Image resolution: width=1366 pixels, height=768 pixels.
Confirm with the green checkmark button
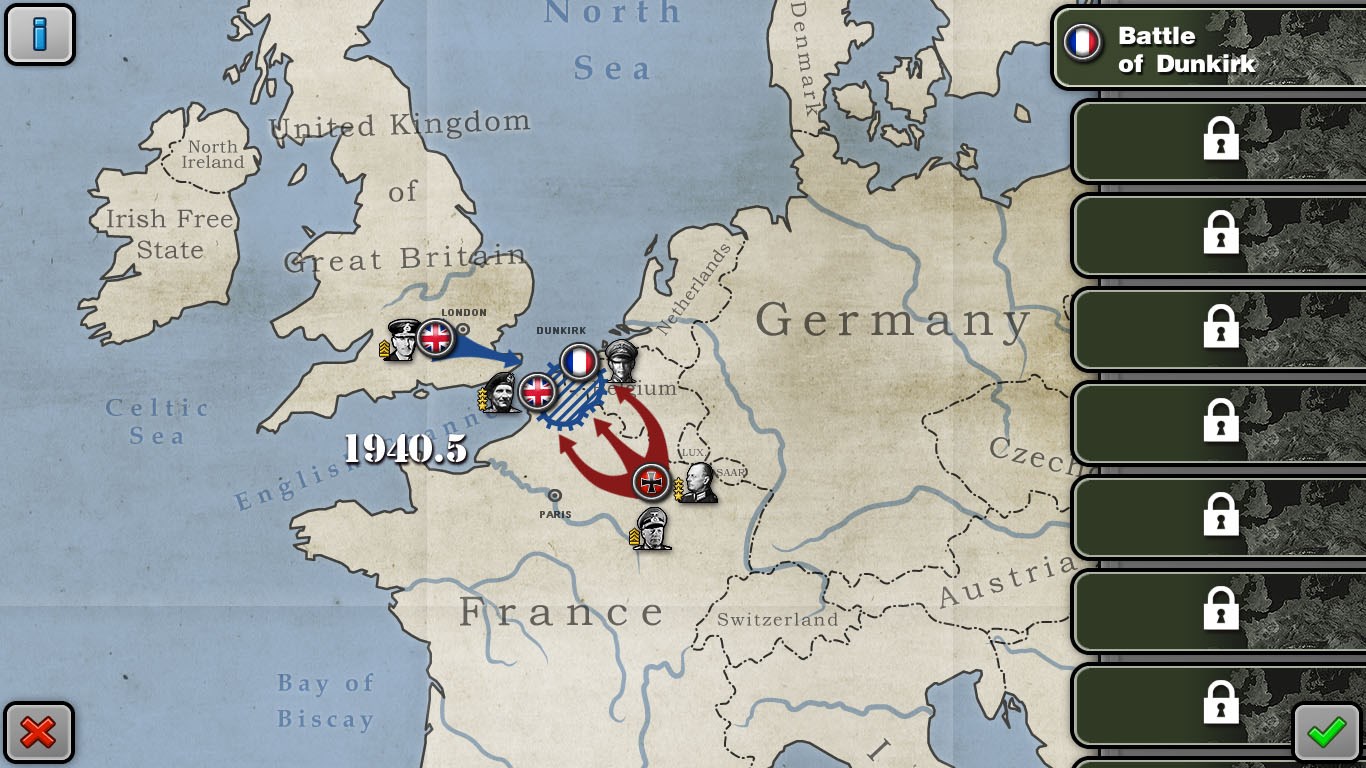[1326, 733]
